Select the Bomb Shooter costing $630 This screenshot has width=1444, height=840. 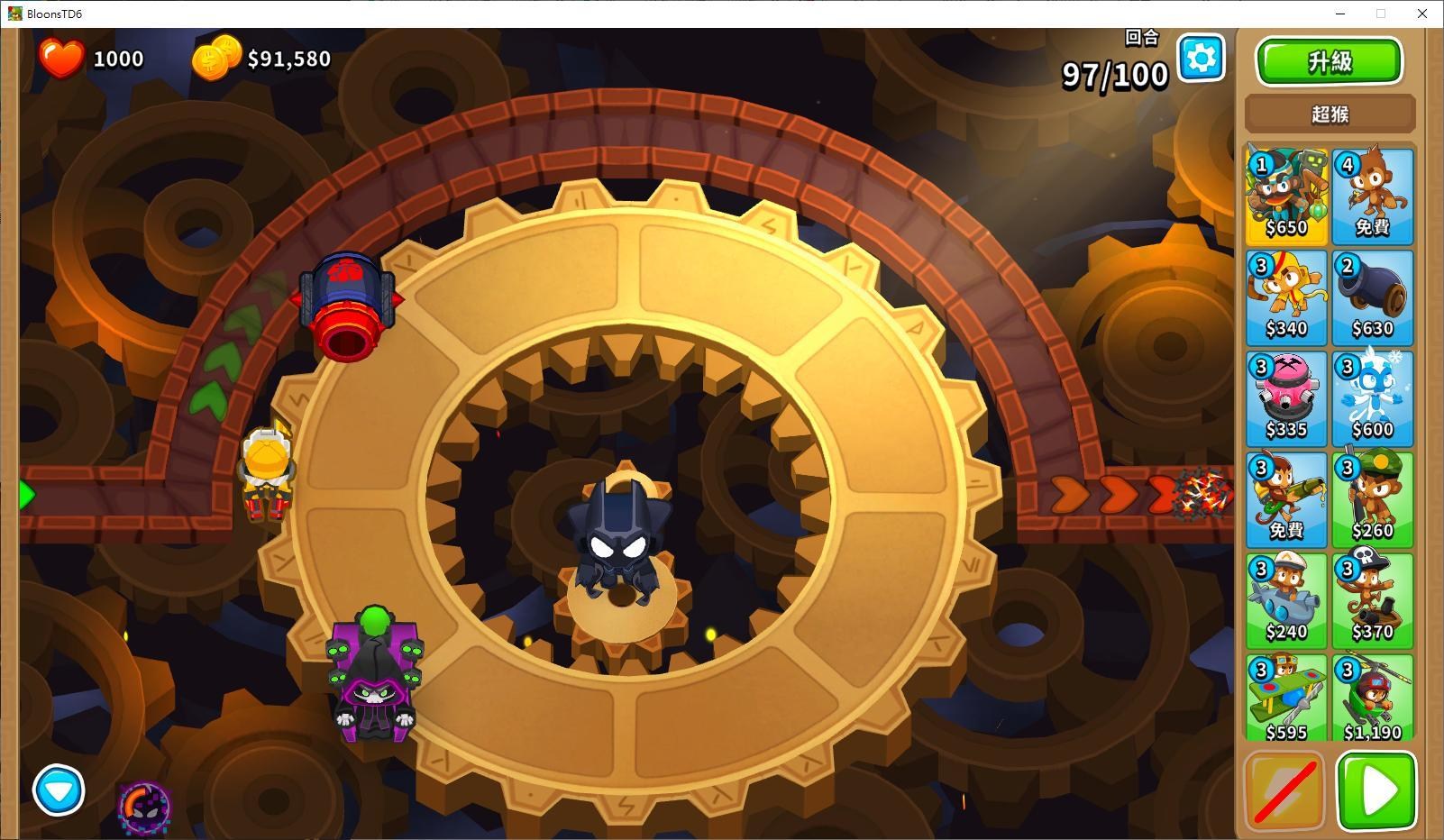(x=1373, y=297)
